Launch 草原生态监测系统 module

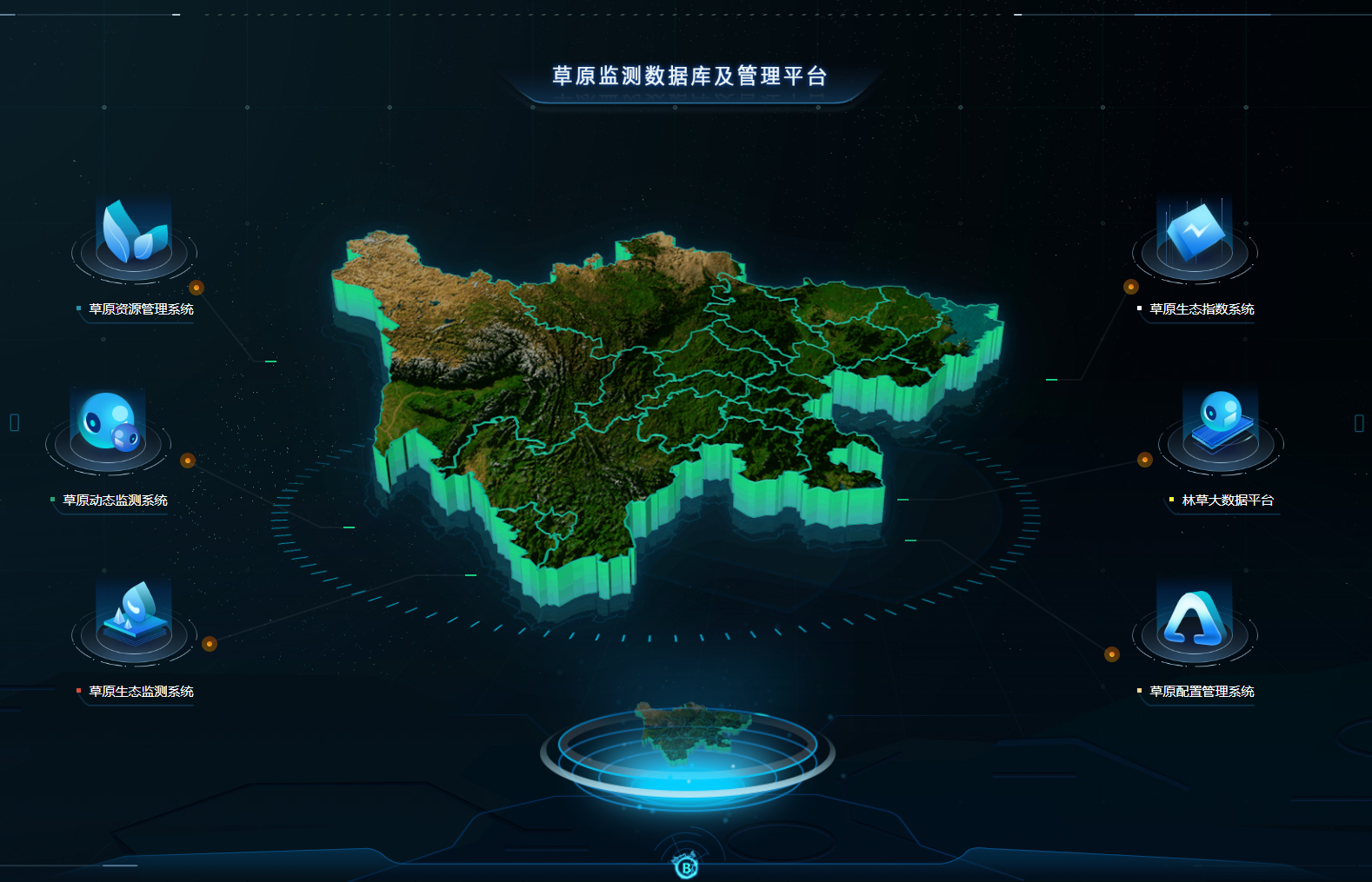click(141, 692)
